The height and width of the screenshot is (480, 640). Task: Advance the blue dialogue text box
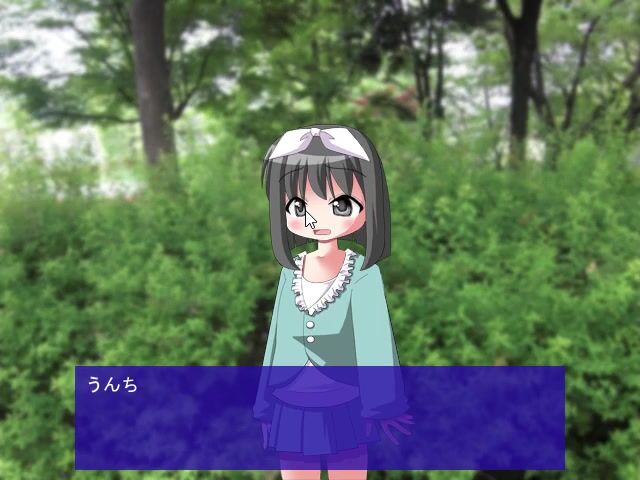[x=320, y=418]
